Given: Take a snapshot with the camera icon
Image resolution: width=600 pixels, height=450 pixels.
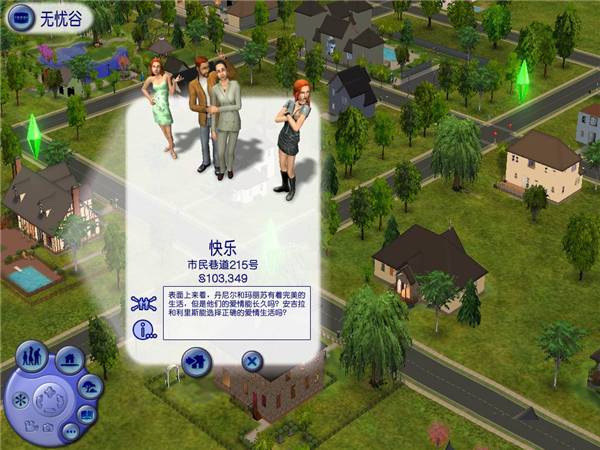Looking at the screenshot, I should (x=47, y=428).
